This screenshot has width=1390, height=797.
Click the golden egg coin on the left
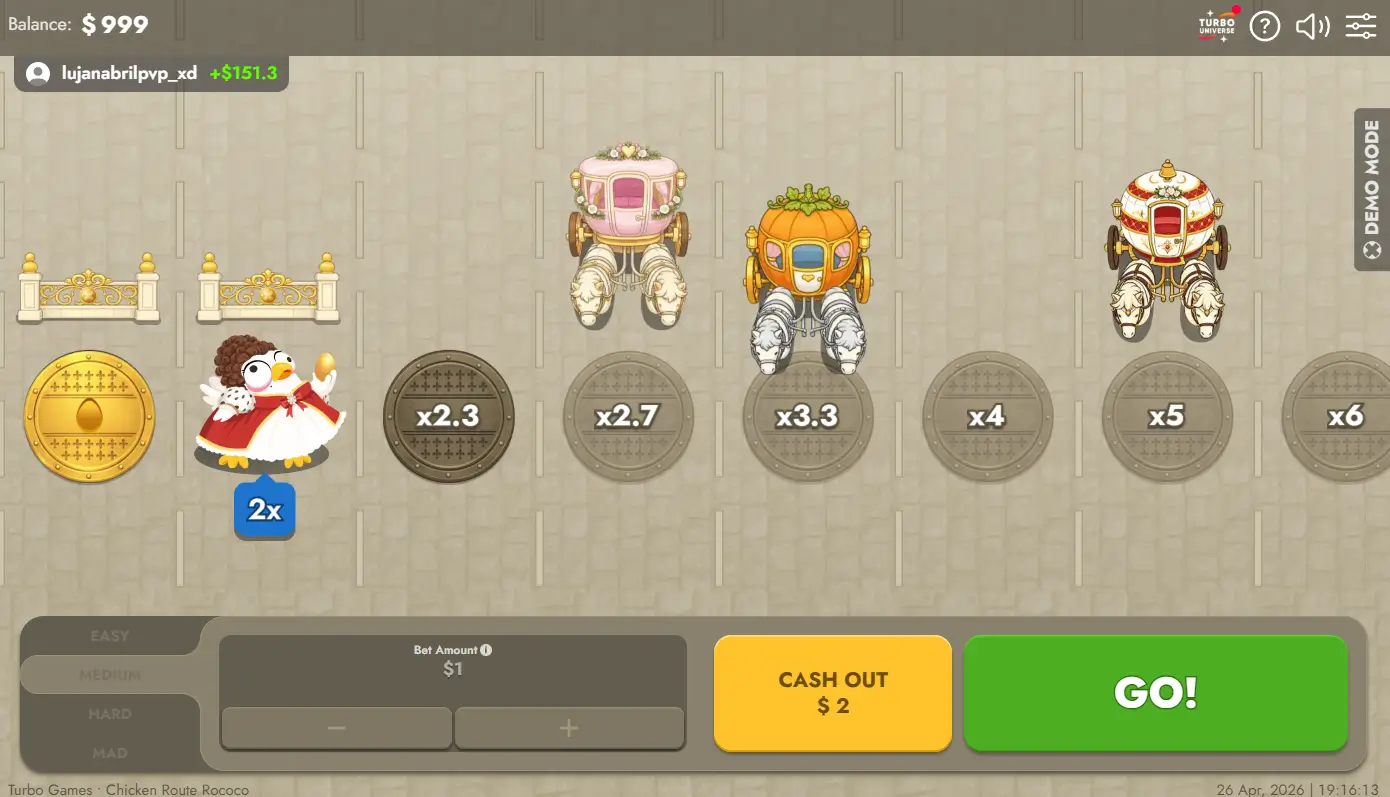click(x=89, y=414)
